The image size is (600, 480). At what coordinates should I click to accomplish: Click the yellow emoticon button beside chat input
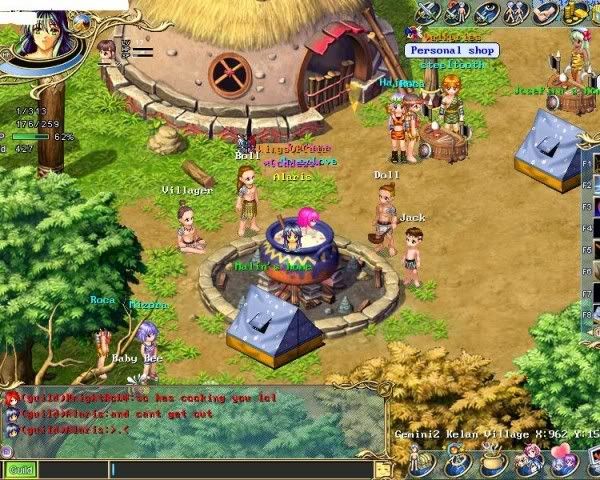point(383,469)
